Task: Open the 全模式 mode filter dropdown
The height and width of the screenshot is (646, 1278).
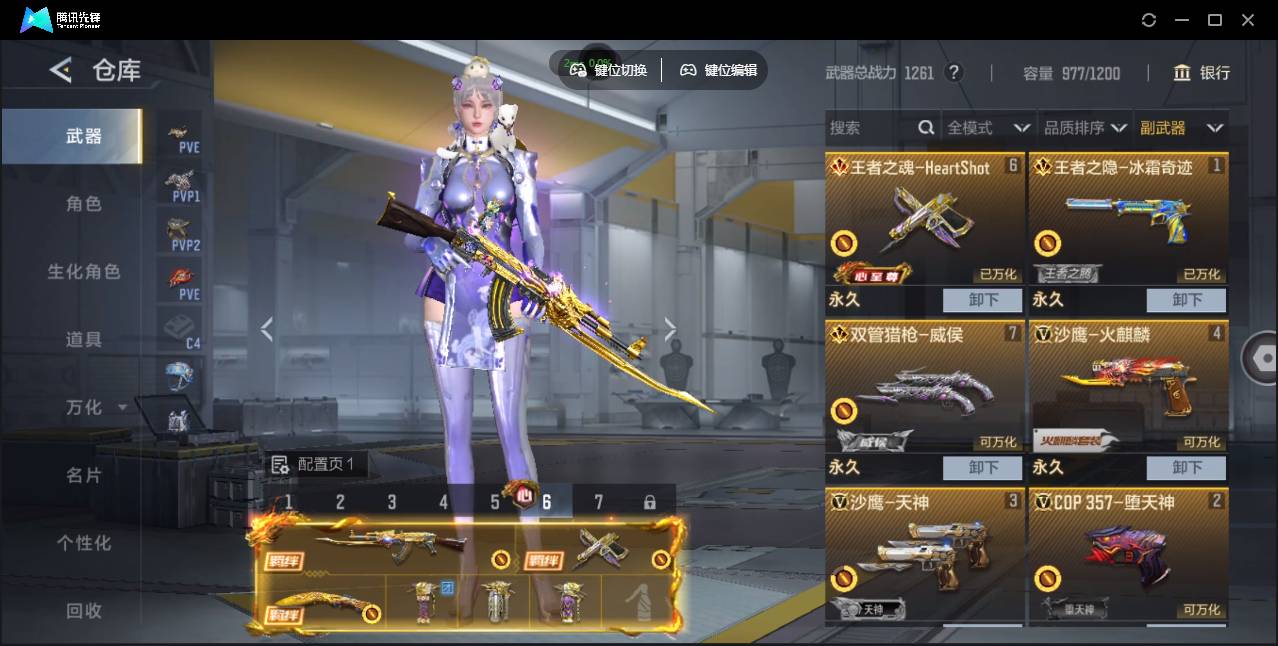Action: click(988, 128)
